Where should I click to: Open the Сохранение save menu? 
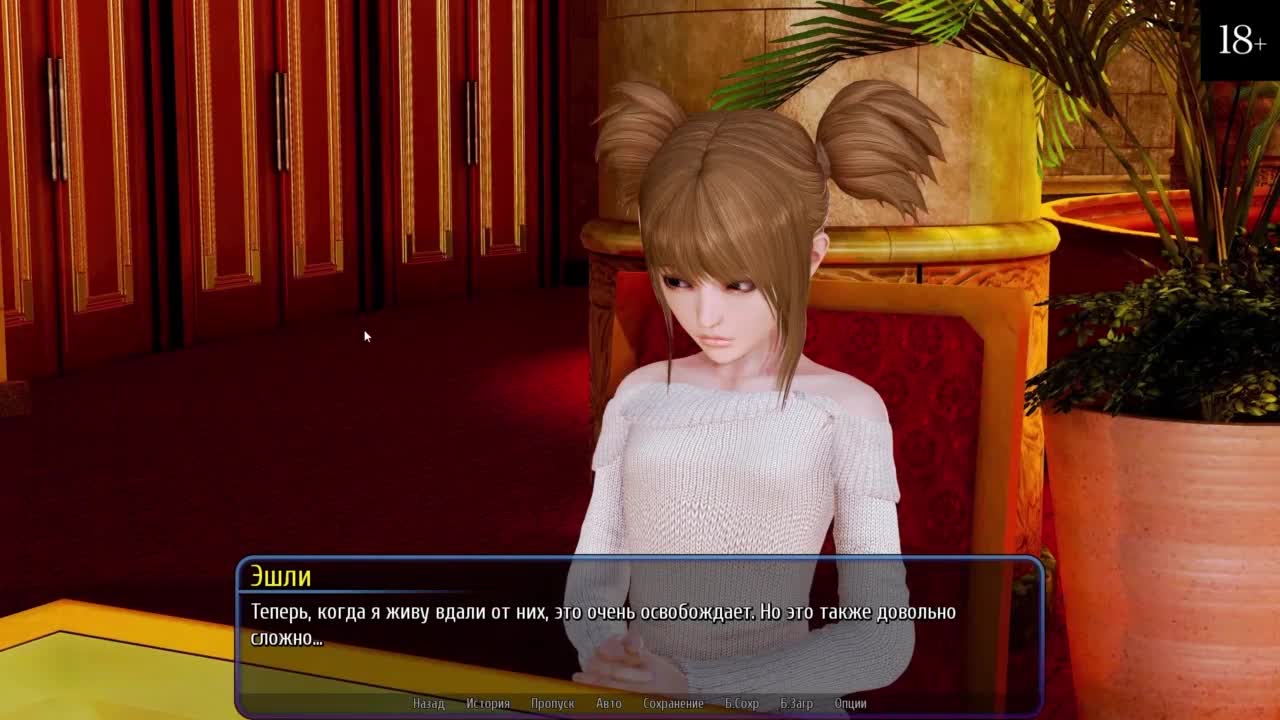click(673, 703)
